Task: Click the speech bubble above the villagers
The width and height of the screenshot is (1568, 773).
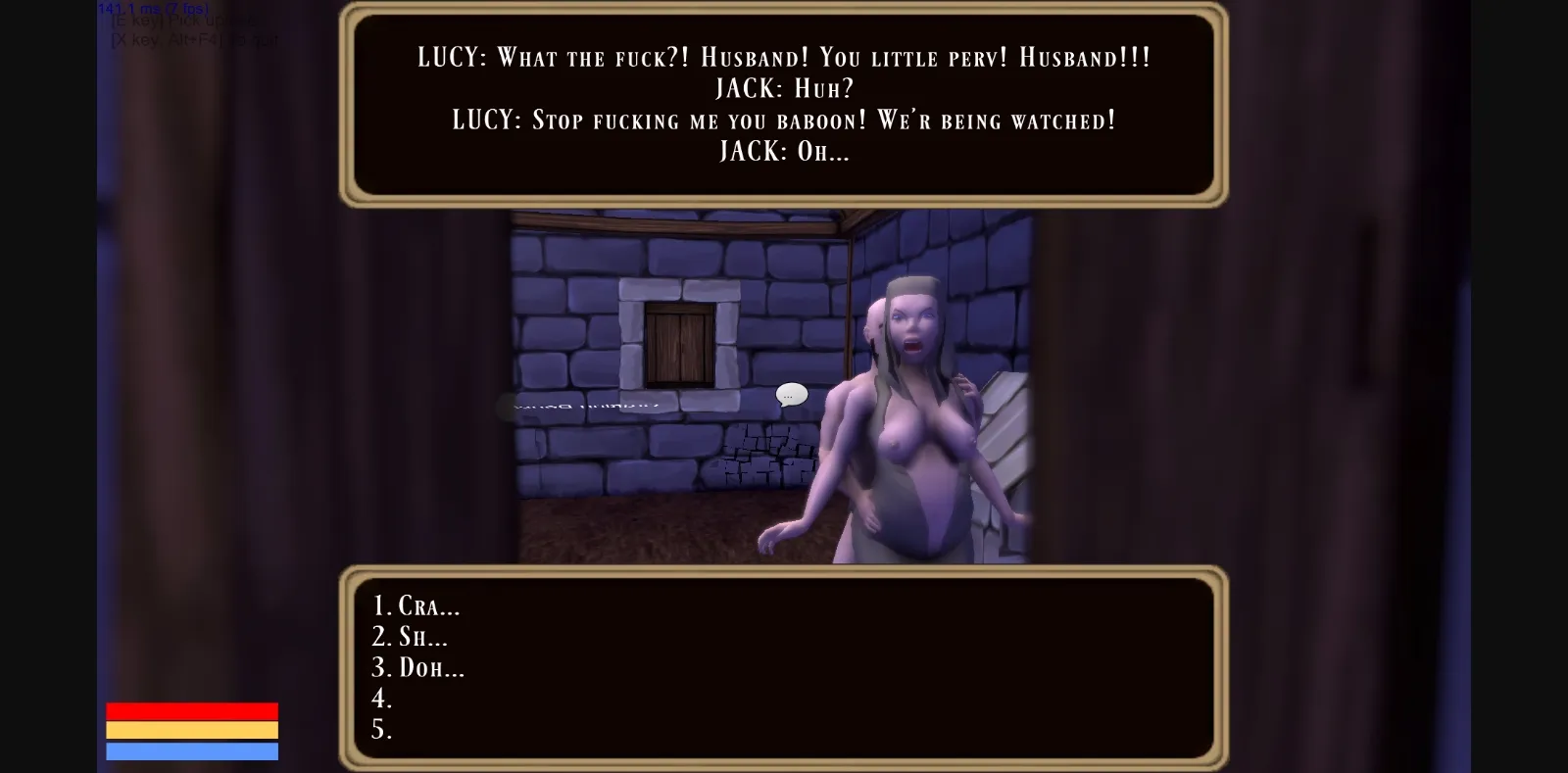Action: [790, 394]
